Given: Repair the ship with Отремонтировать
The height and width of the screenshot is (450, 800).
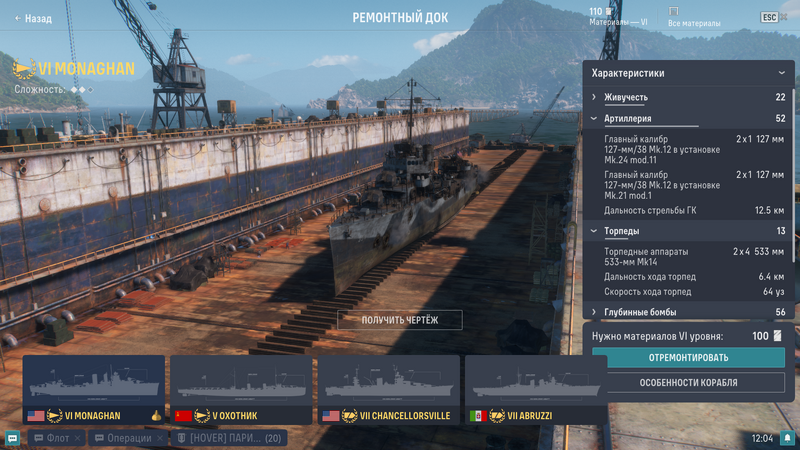Looking at the screenshot, I should (688, 357).
